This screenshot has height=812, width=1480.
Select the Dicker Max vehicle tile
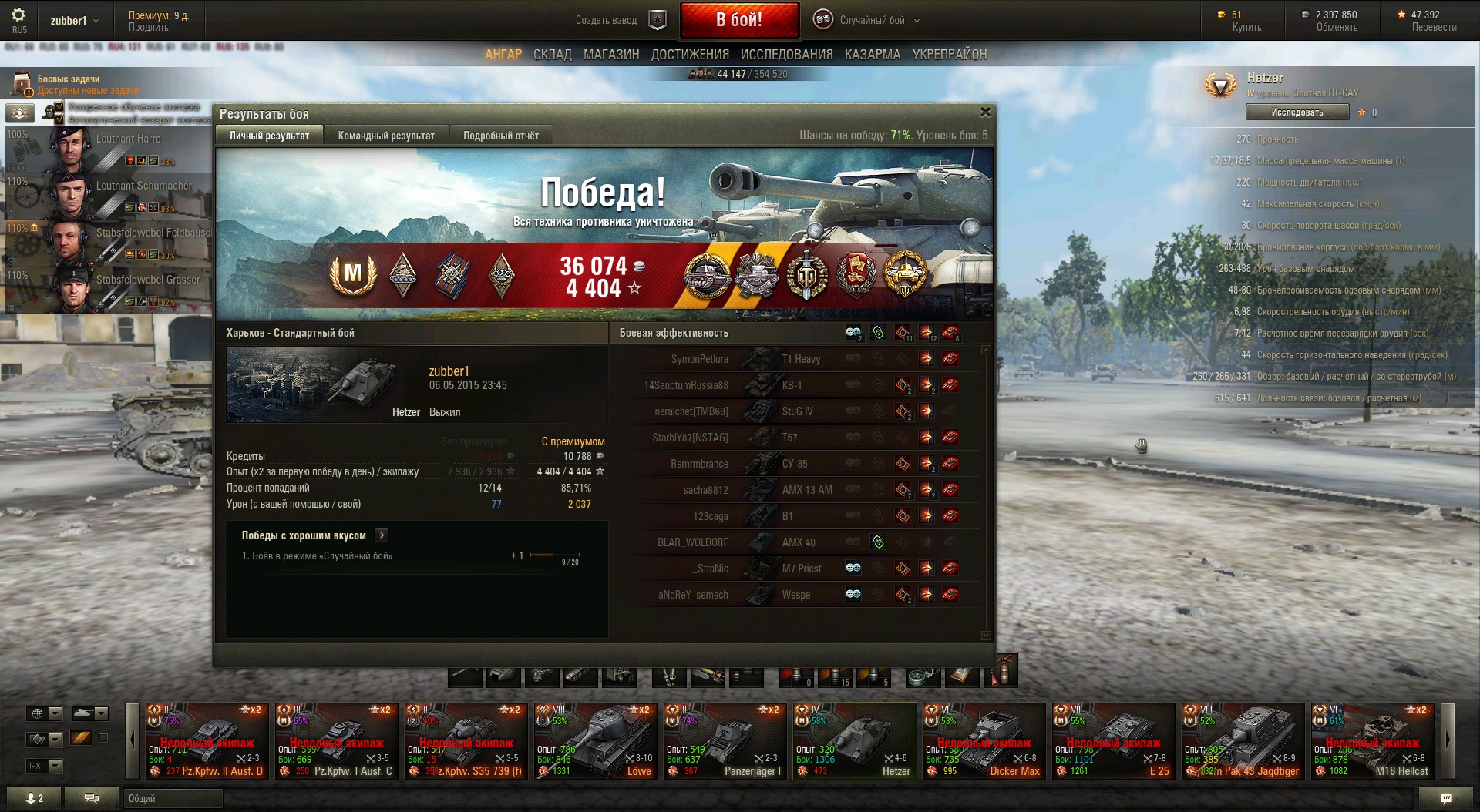[984, 740]
